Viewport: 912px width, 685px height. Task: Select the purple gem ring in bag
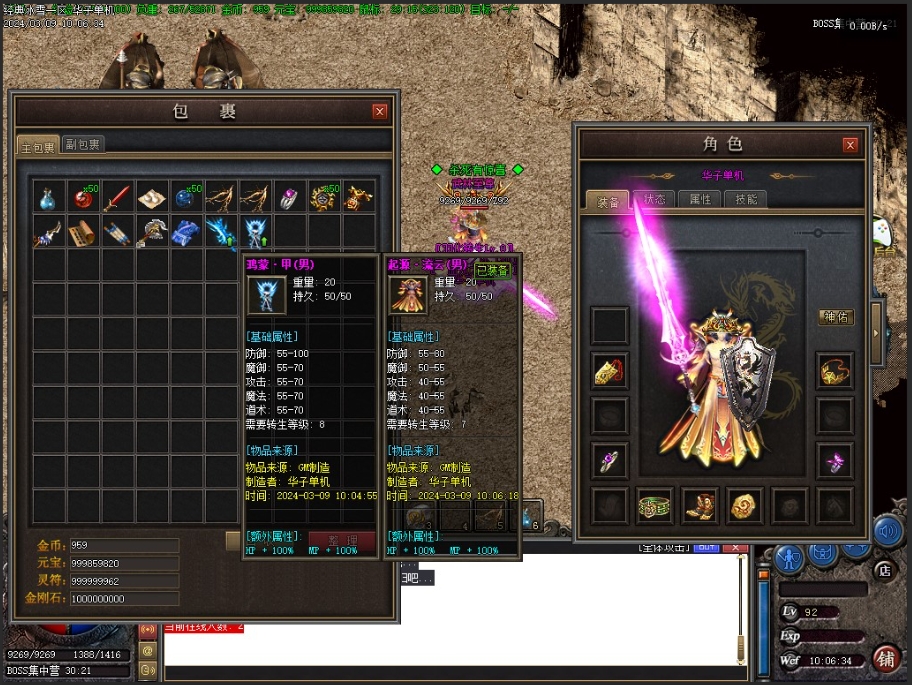click(289, 197)
